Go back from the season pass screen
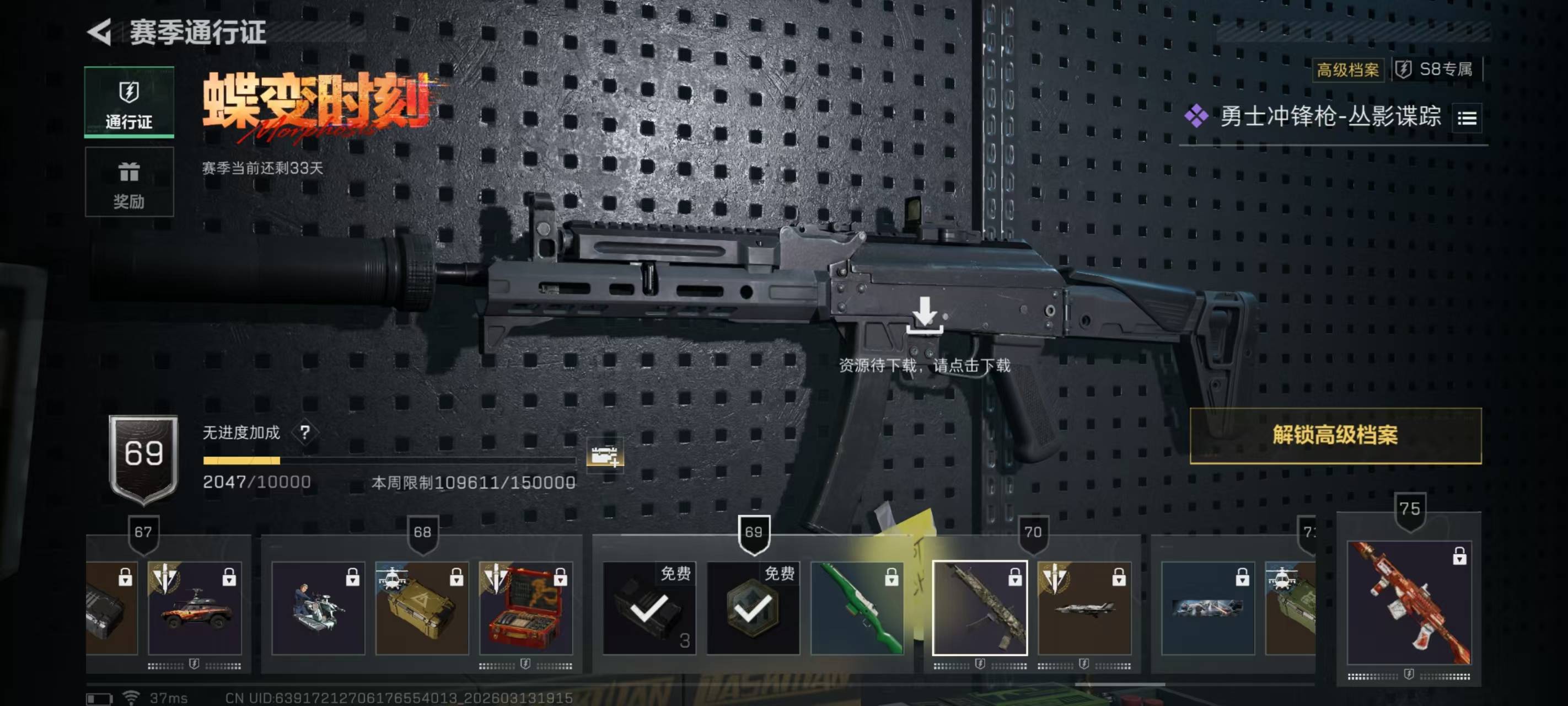This screenshot has height=706, width=1568. tap(100, 31)
